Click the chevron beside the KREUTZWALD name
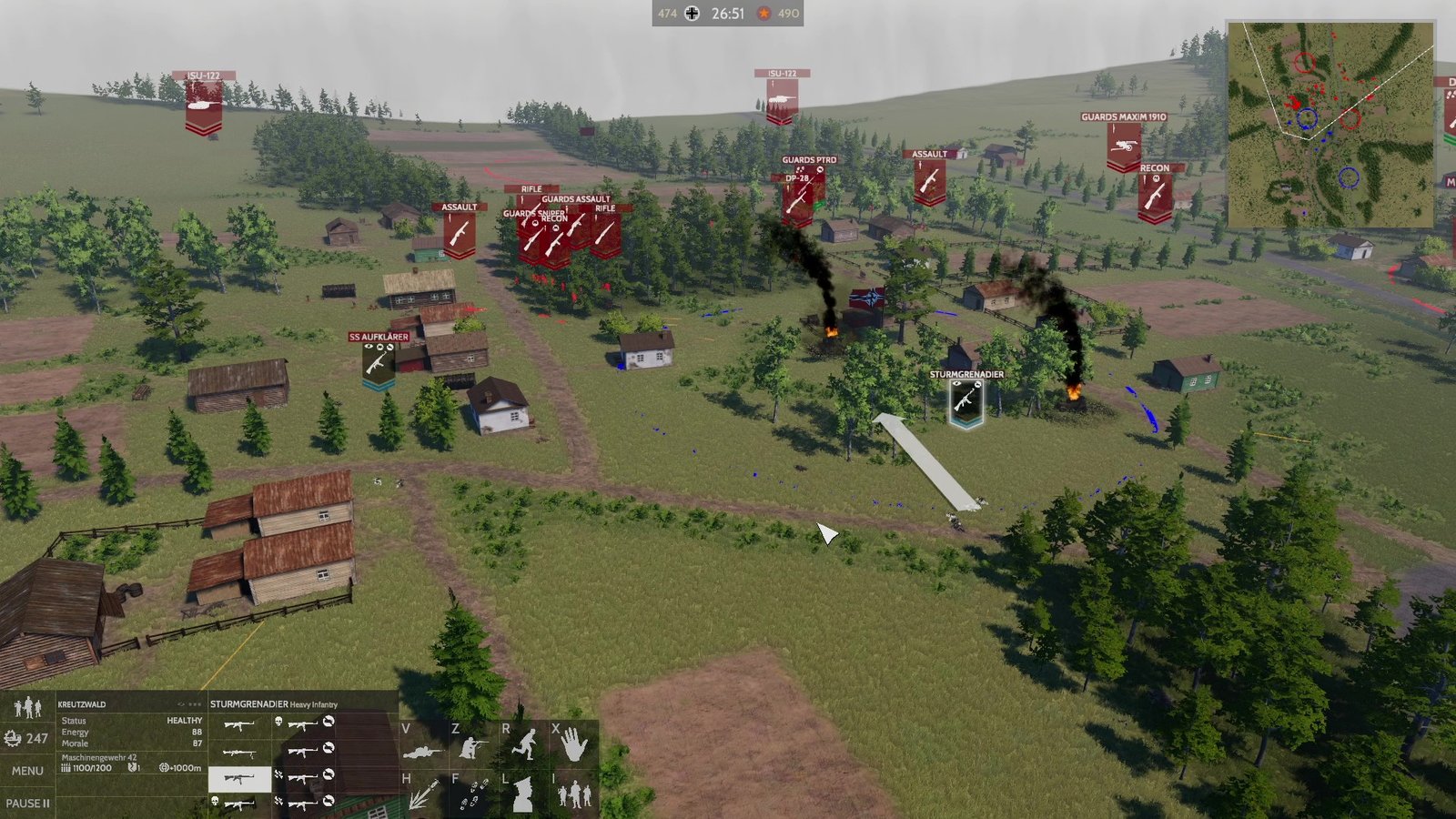 pos(180,703)
